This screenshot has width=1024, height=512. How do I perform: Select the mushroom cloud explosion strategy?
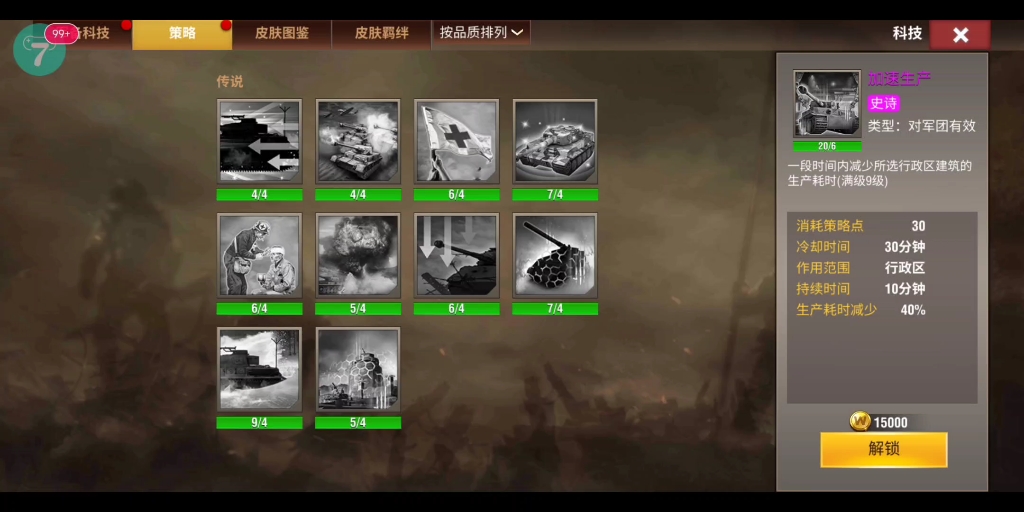pos(358,254)
